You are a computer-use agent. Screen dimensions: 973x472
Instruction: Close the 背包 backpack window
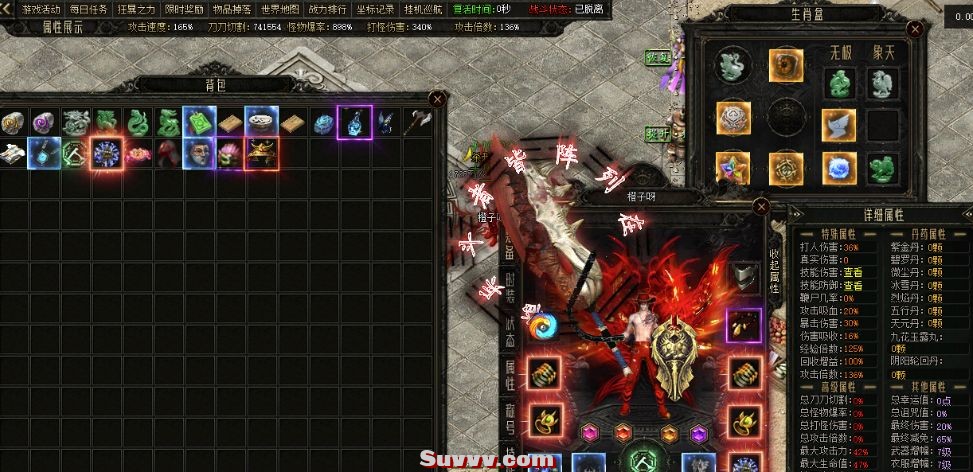pos(437,98)
